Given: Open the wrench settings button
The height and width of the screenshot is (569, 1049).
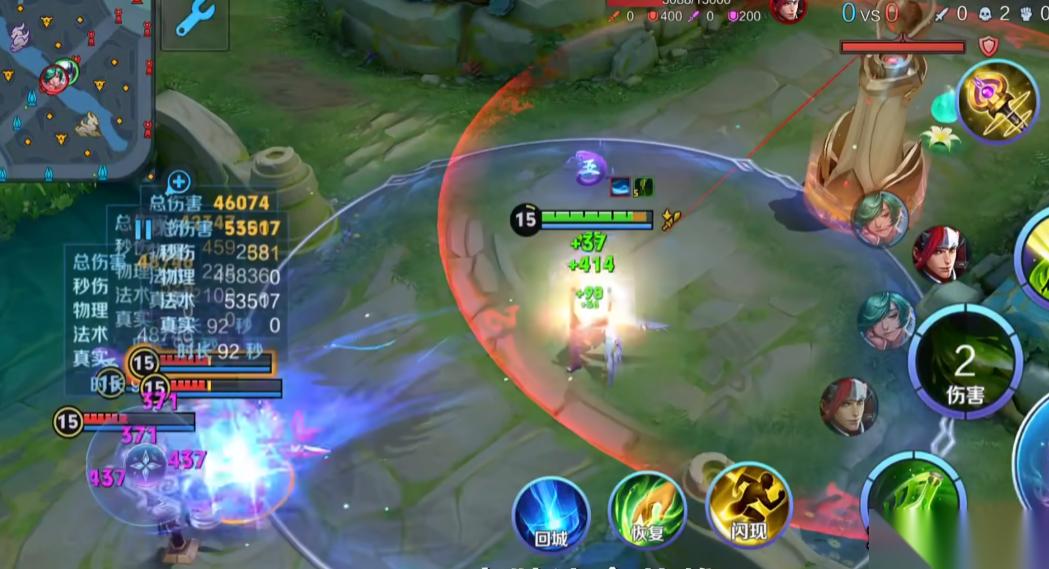Looking at the screenshot, I should [194, 20].
